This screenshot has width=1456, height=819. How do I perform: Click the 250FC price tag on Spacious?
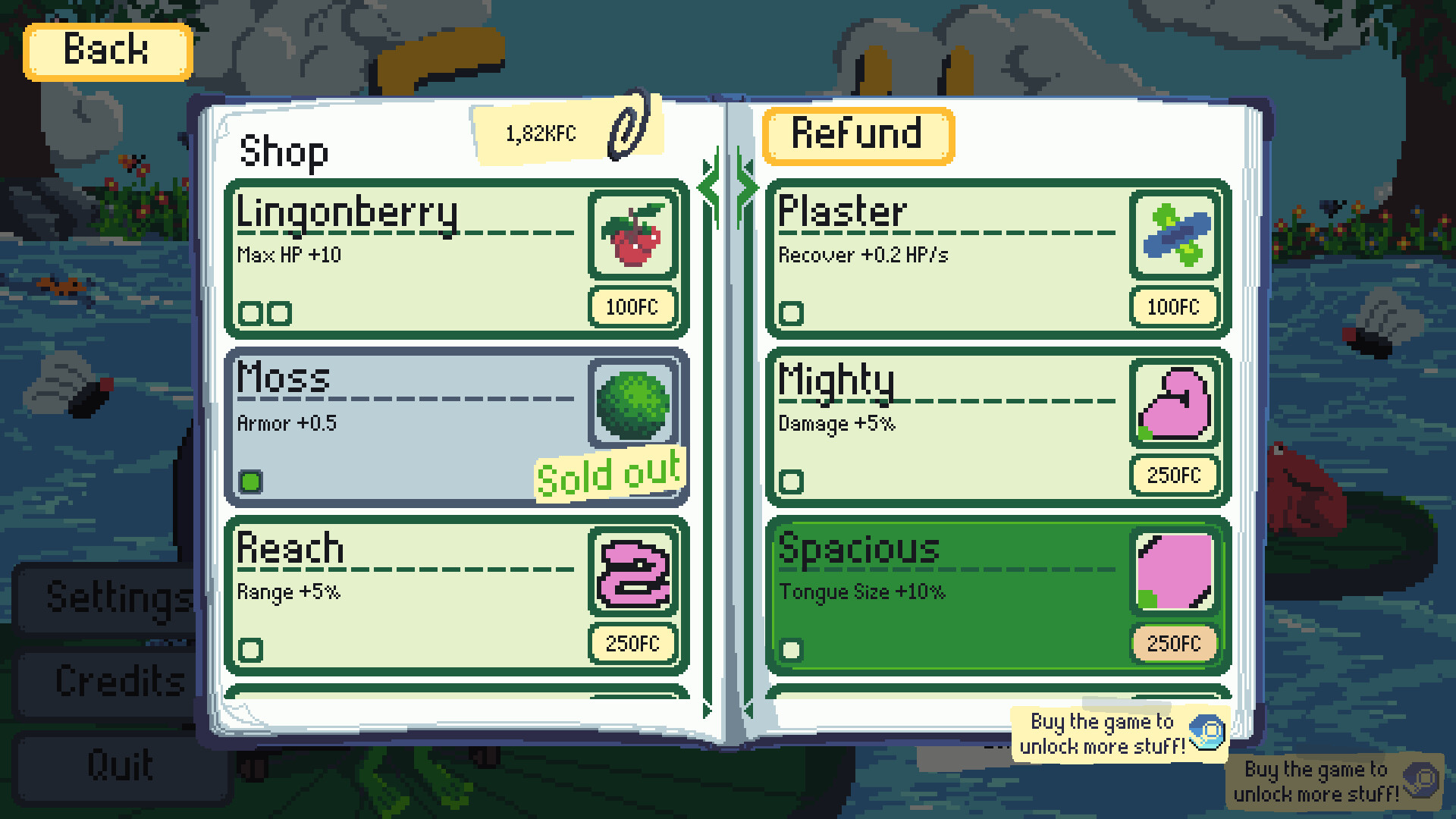click(1174, 643)
